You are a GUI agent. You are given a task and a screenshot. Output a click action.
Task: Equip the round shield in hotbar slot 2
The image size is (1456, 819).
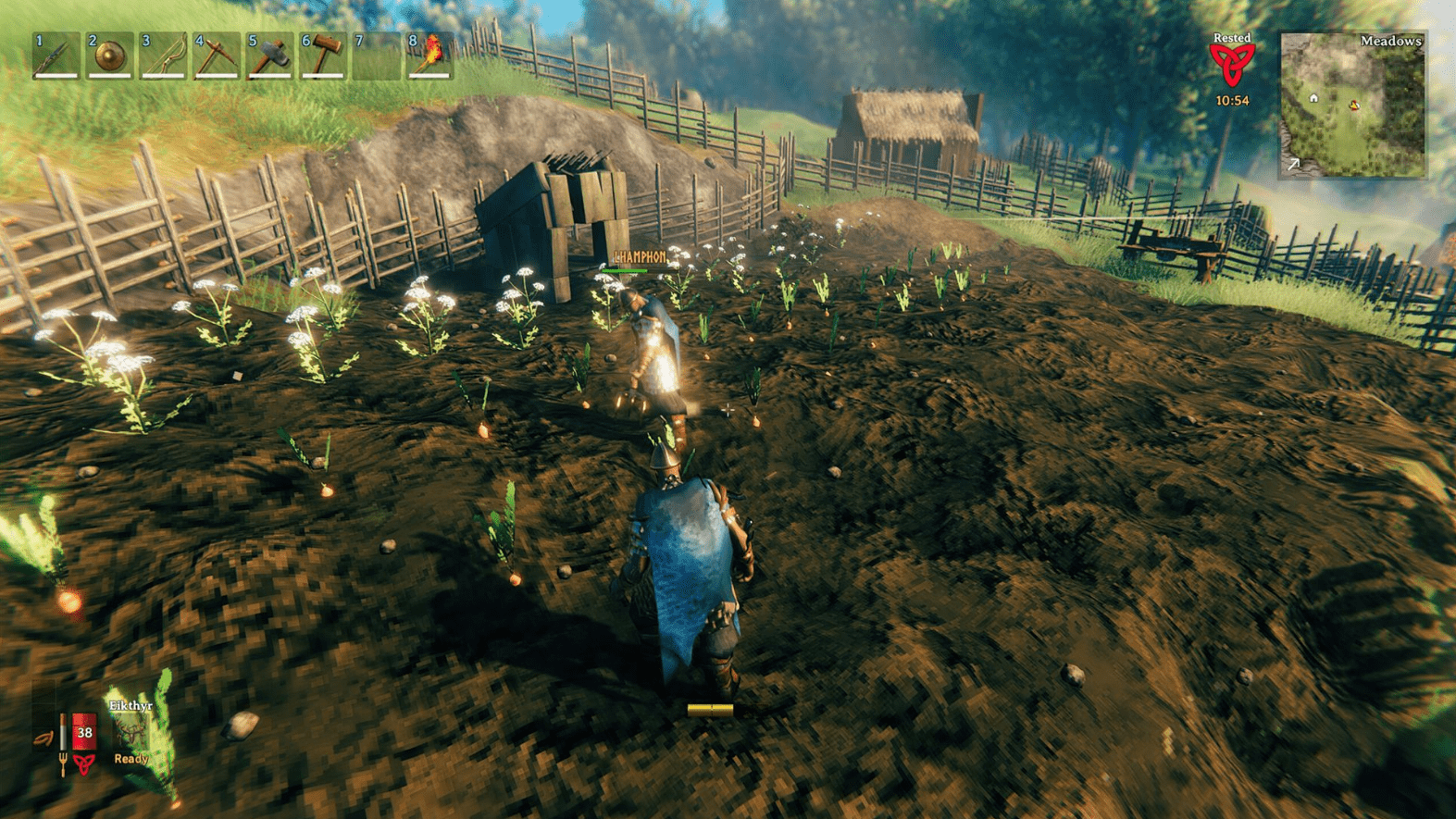click(x=107, y=57)
